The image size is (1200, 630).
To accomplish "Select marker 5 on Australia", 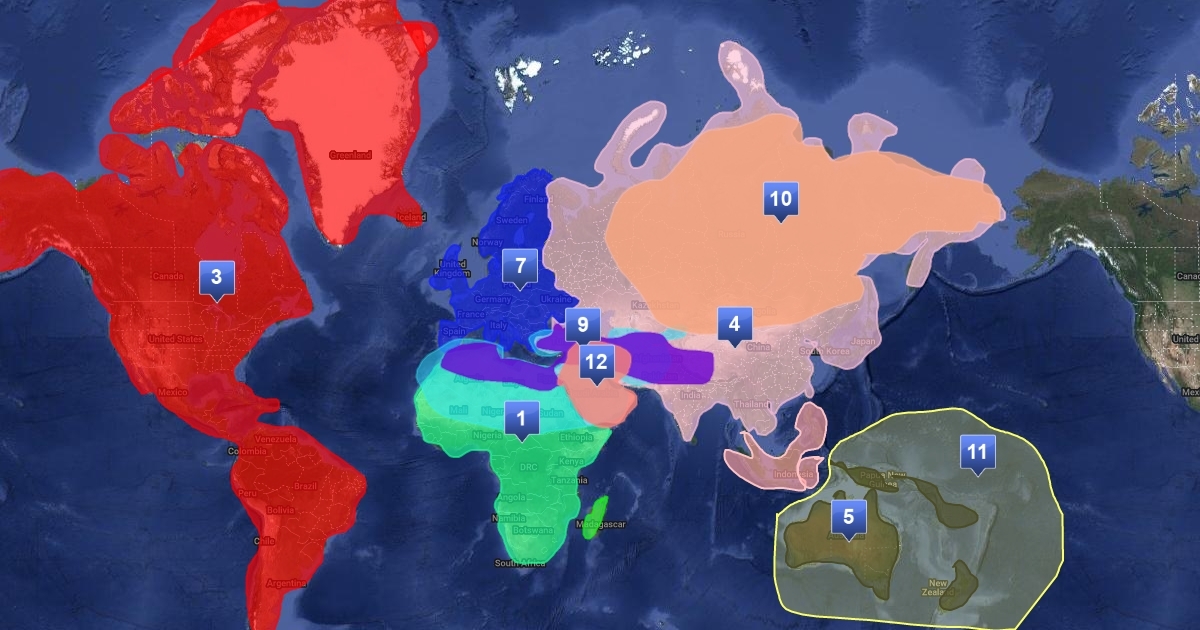I will click(848, 517).
